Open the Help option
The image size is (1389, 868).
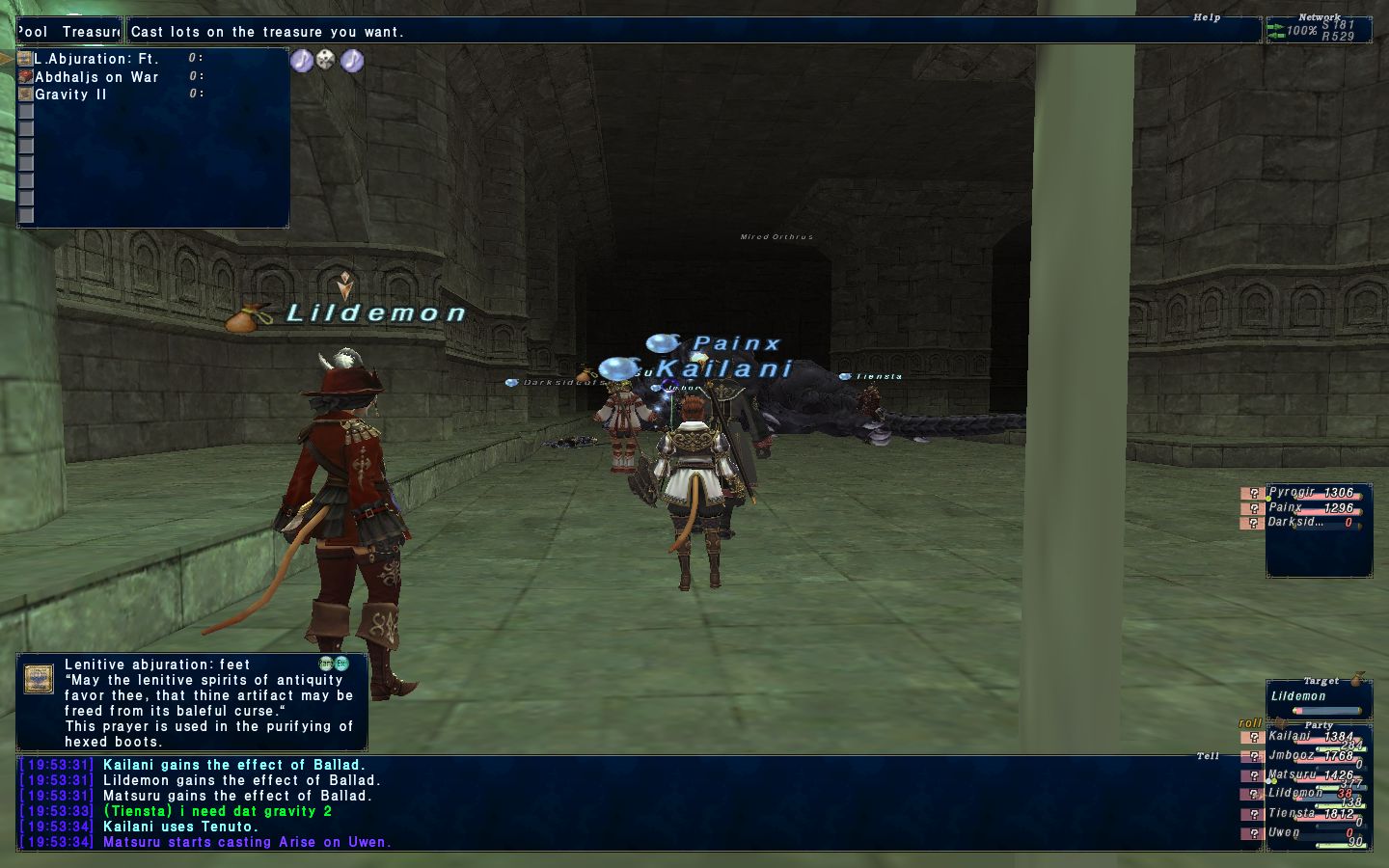point(1206,17)
